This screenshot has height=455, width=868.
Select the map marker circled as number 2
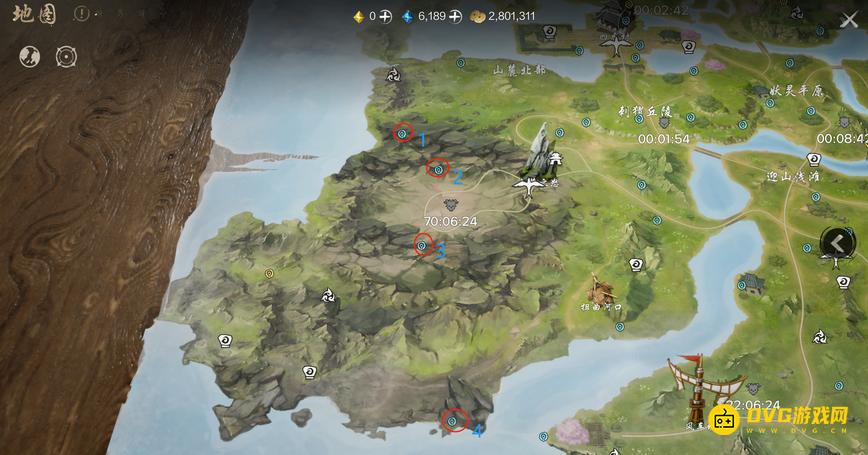coord(437,168)
